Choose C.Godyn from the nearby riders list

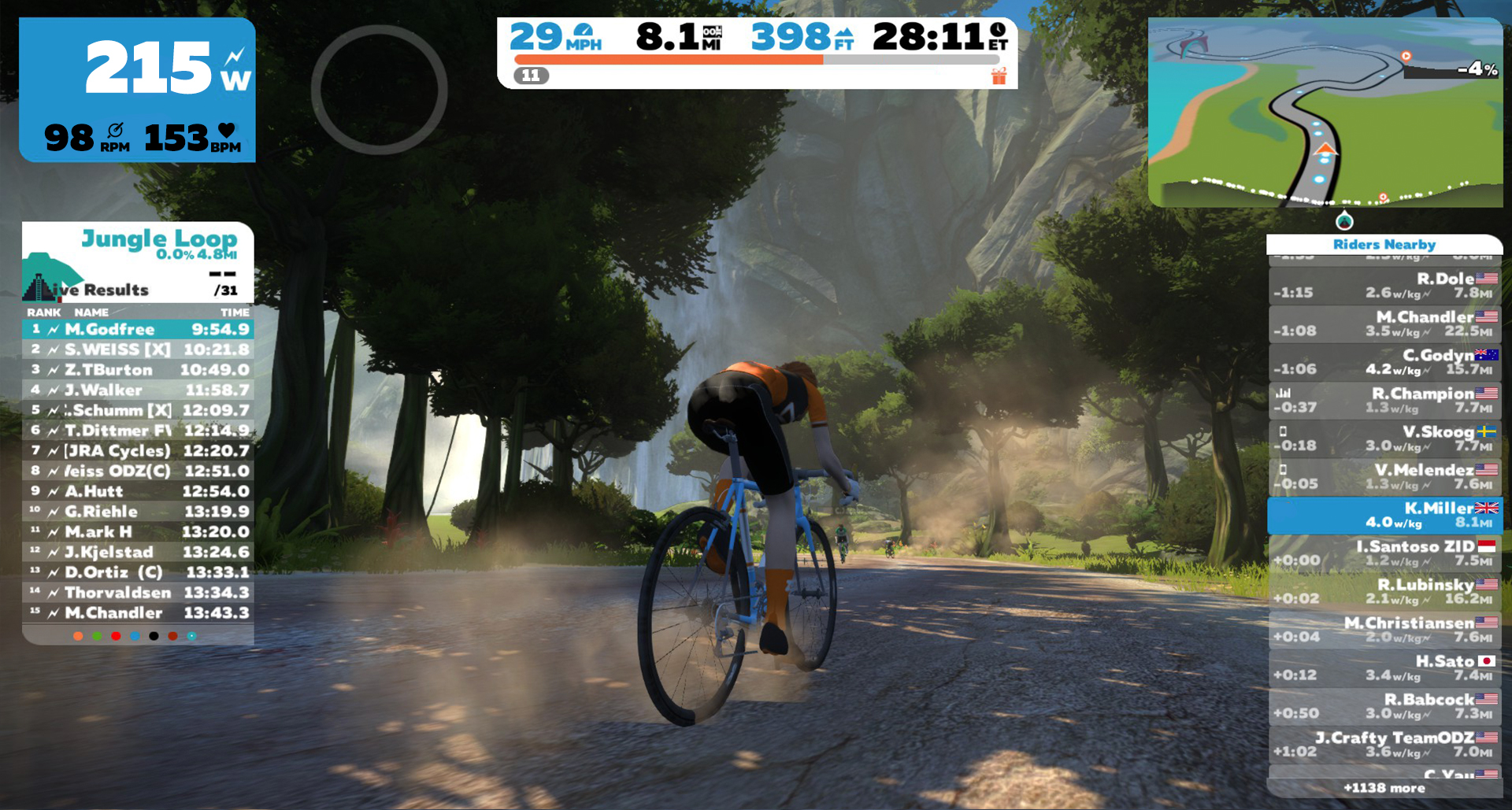coord(1384,362)
